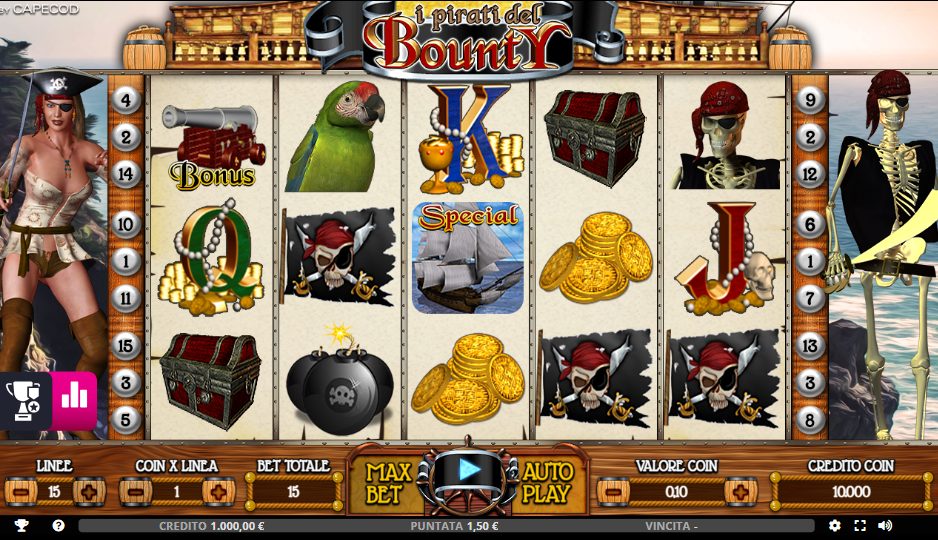The height and width of the screenshot is (540, 938).
Task: Select payline number 9 marker
Action: pyautogui.click(x=811, y=99)
